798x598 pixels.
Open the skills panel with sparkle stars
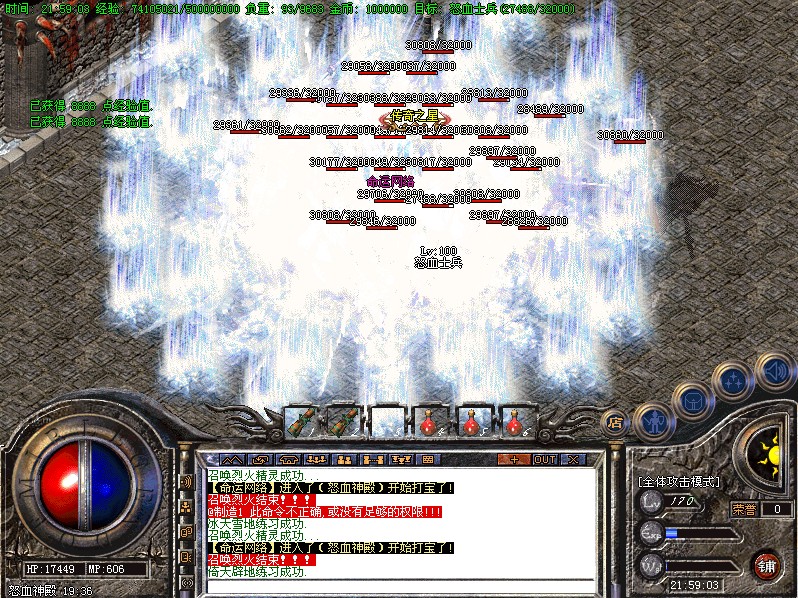tap(734, 381)
